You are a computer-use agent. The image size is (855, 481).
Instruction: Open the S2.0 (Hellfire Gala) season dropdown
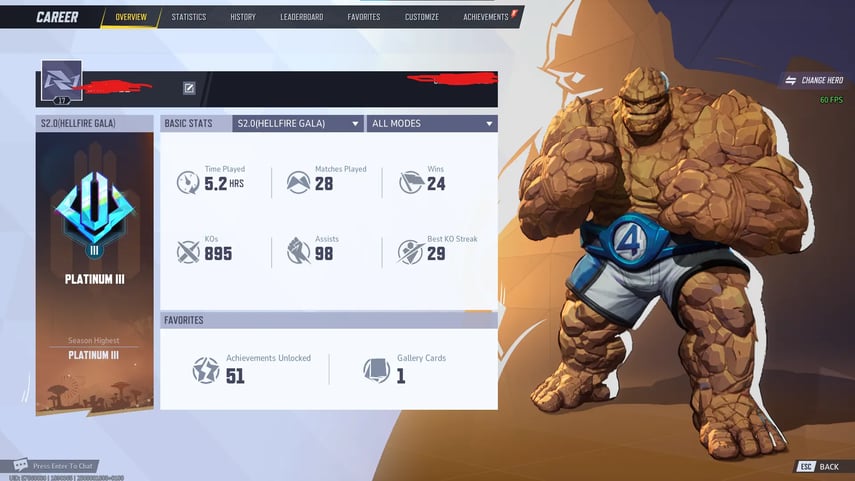pos(298,123)
